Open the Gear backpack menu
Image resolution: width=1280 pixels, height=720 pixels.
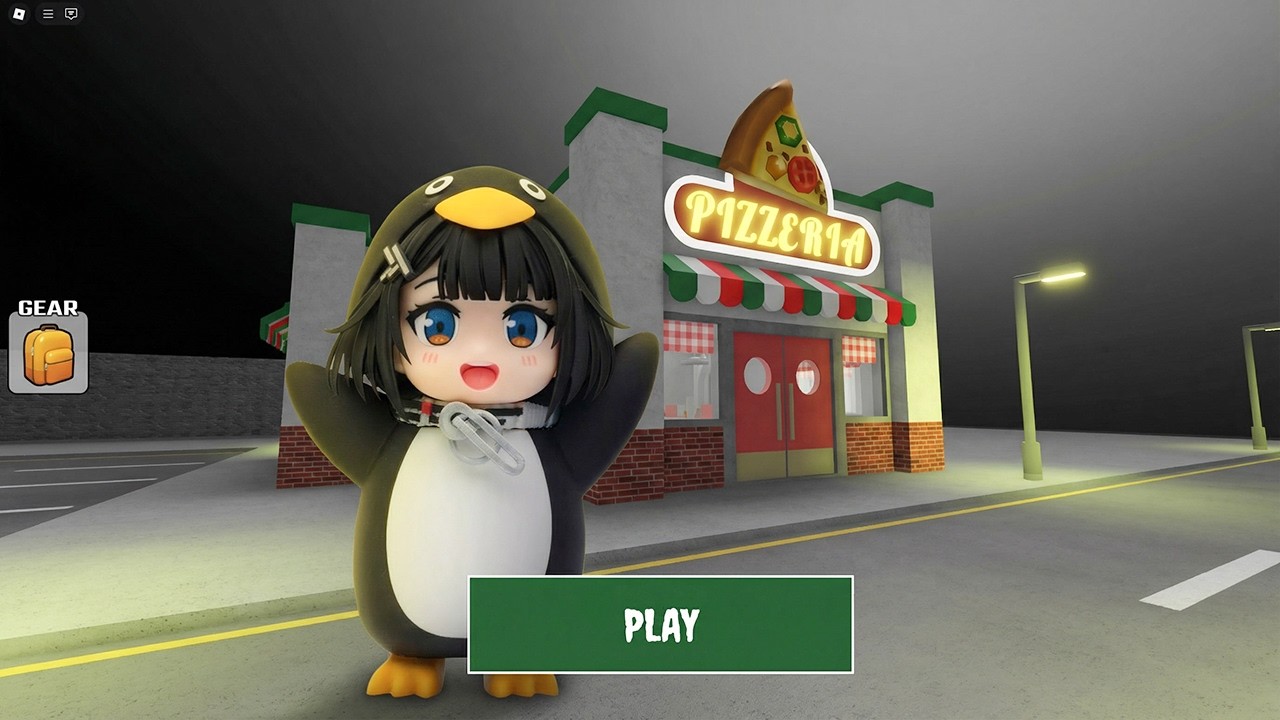[x=48, y=353]
